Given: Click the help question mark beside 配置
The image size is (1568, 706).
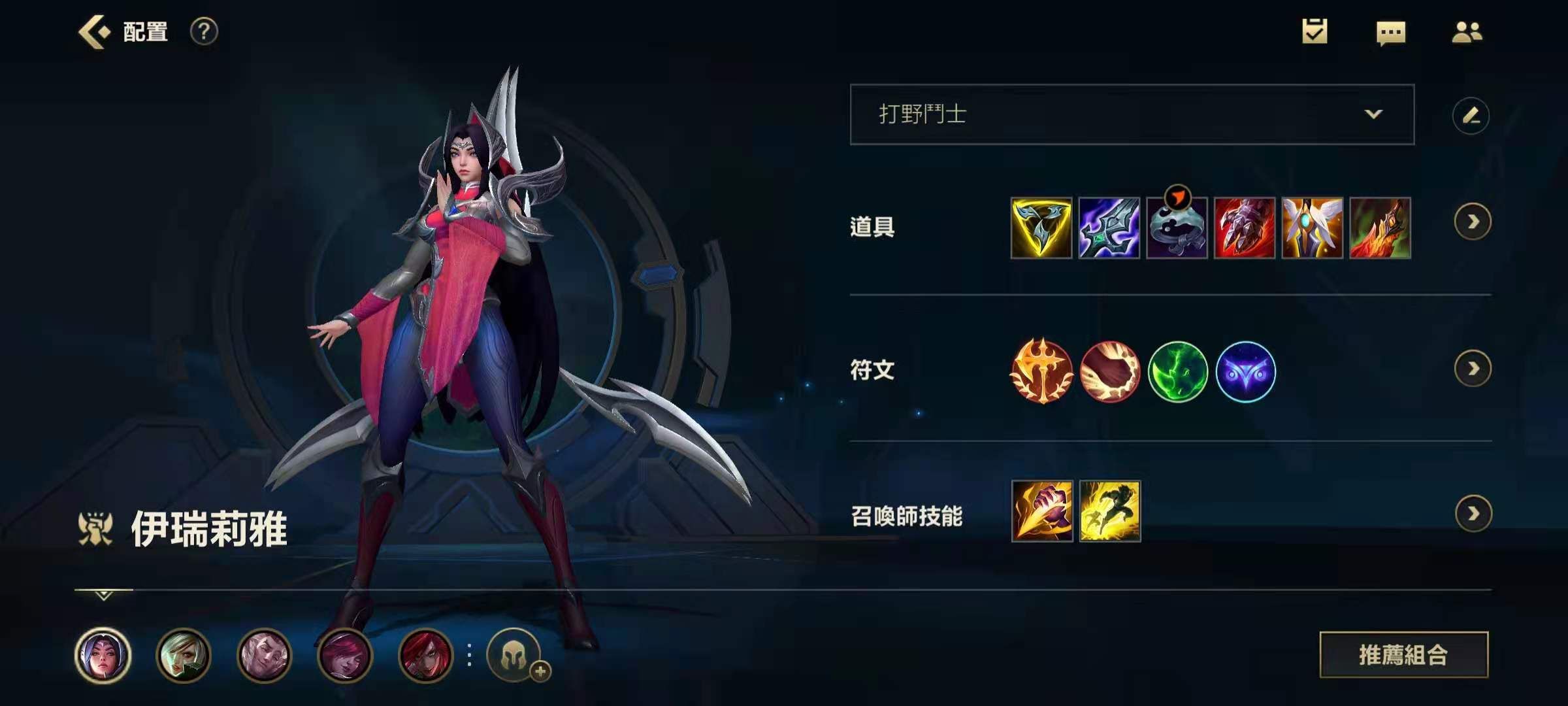Looking at the screenshot, I should click(x=203, y=31).
